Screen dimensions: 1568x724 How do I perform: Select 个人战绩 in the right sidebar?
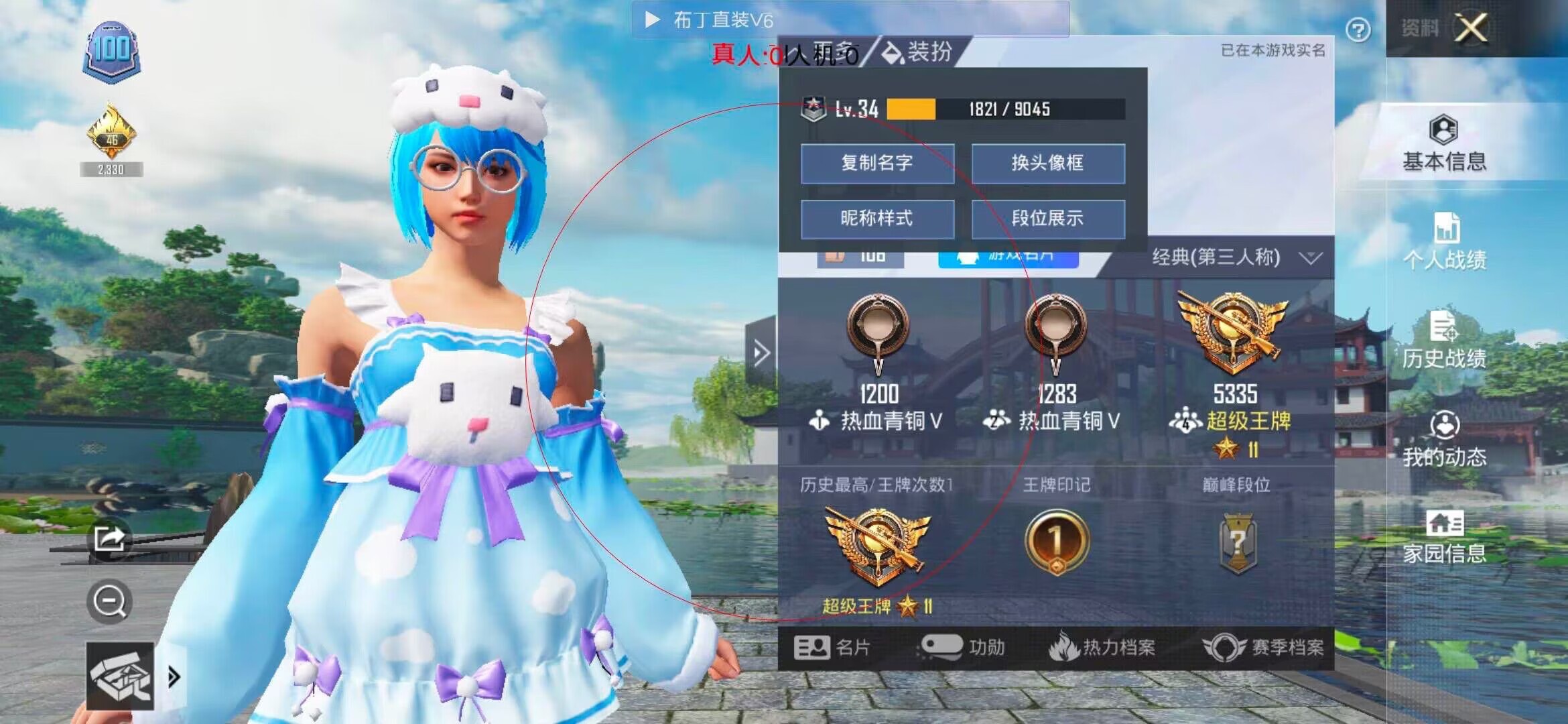click(x=1445, y=241)
